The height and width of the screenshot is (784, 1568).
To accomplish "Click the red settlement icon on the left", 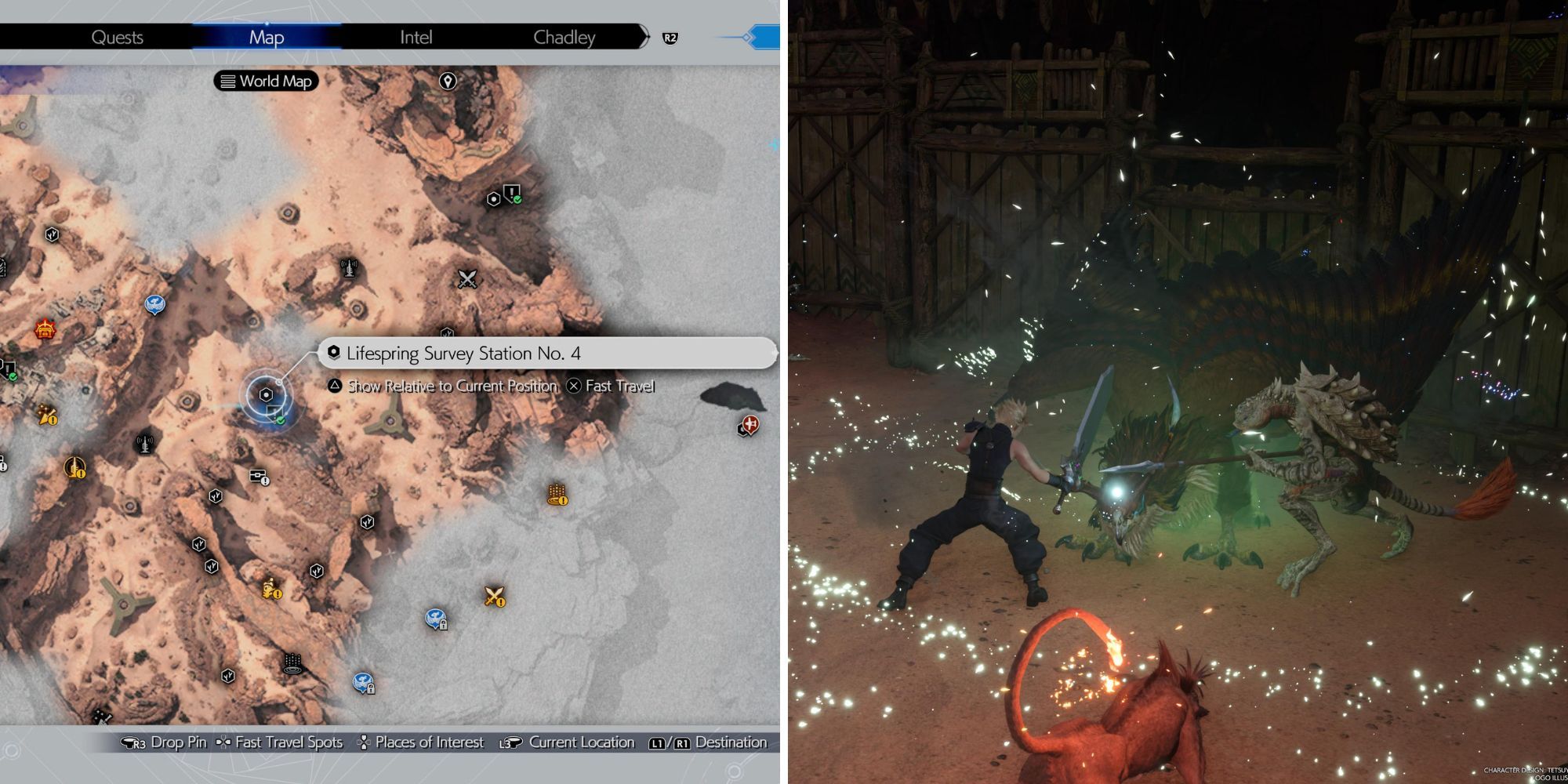I will coord(44,329).
